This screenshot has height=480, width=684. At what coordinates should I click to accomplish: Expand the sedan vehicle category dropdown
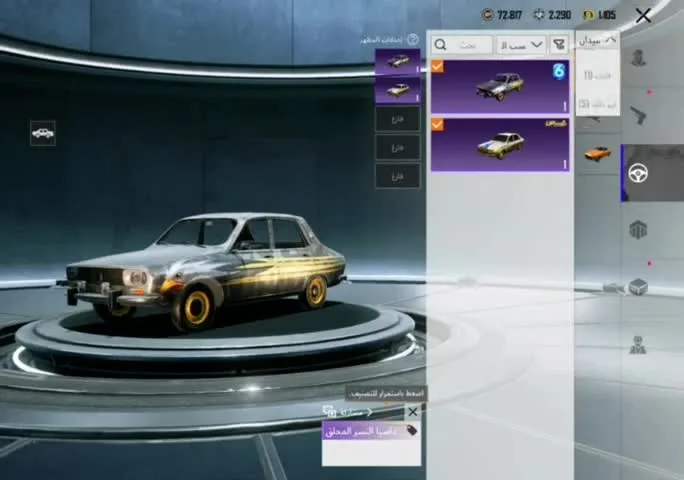[x=597, y=40]
